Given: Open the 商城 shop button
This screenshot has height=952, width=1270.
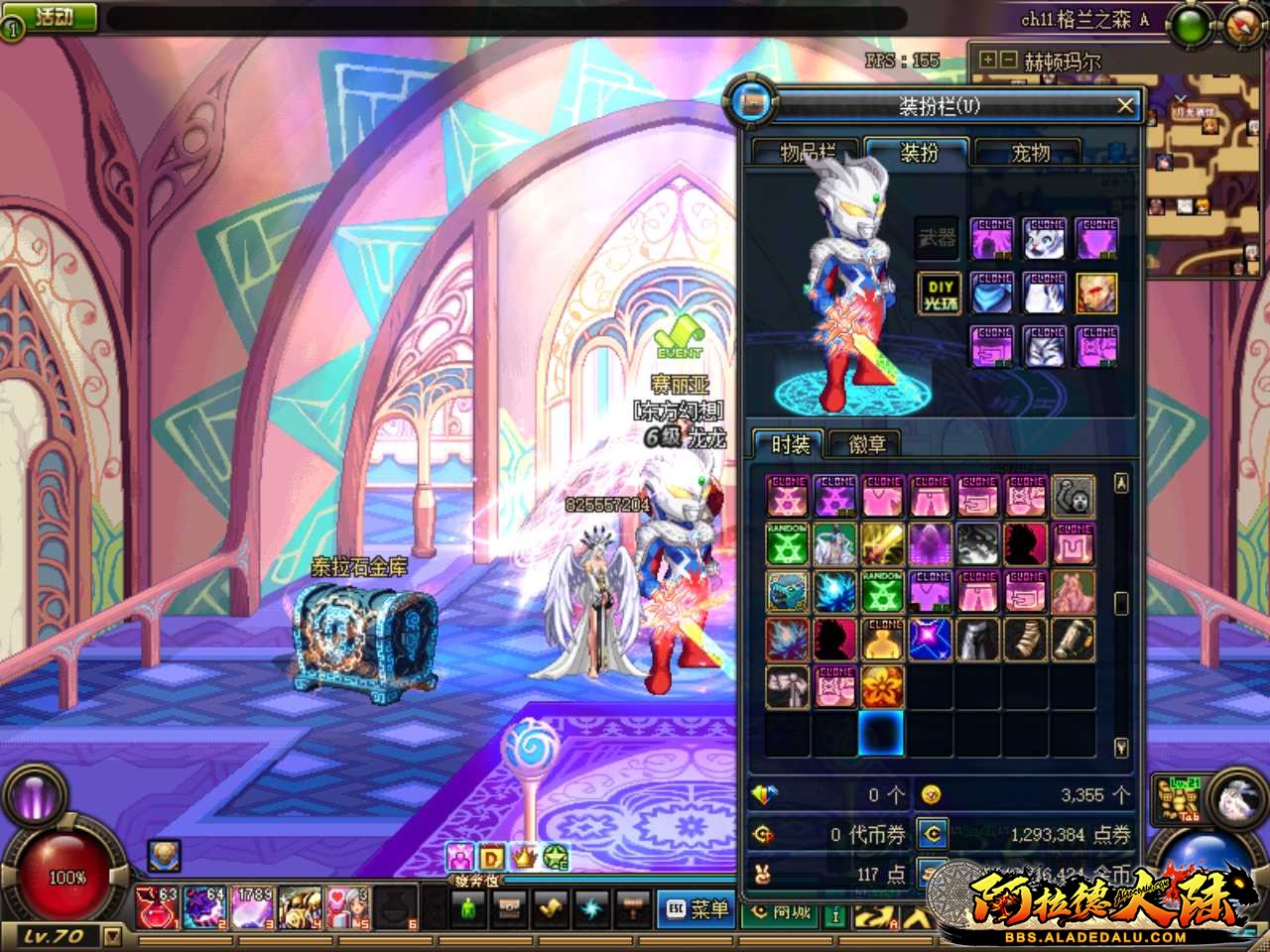Looking at the screenshot, I should click(781, 910).
